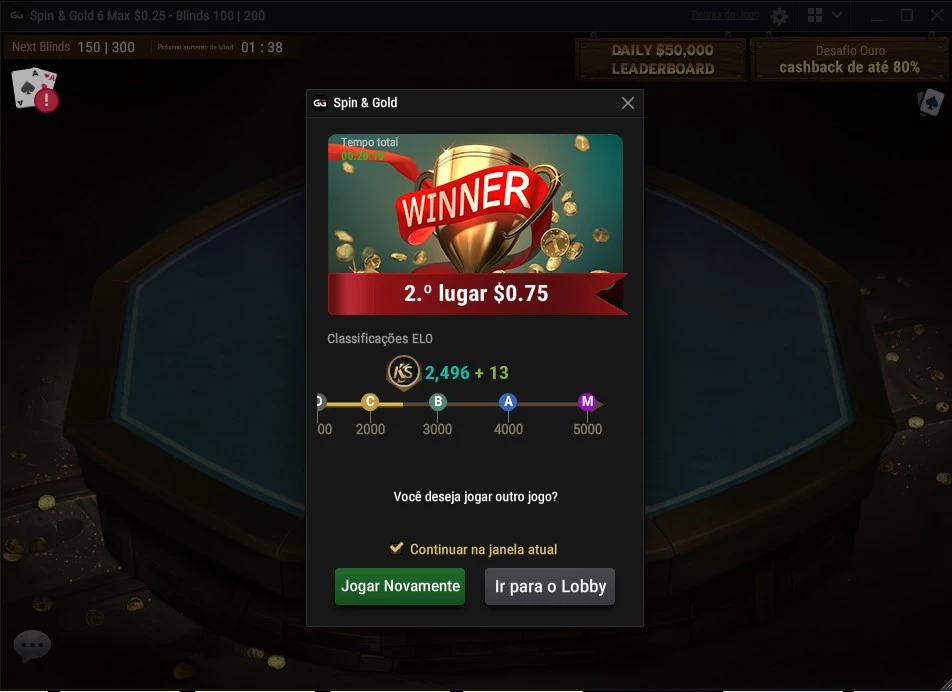The image size is (952, 692).
Task: Open settings with the gear icon
Action: (x=780, y=16)
